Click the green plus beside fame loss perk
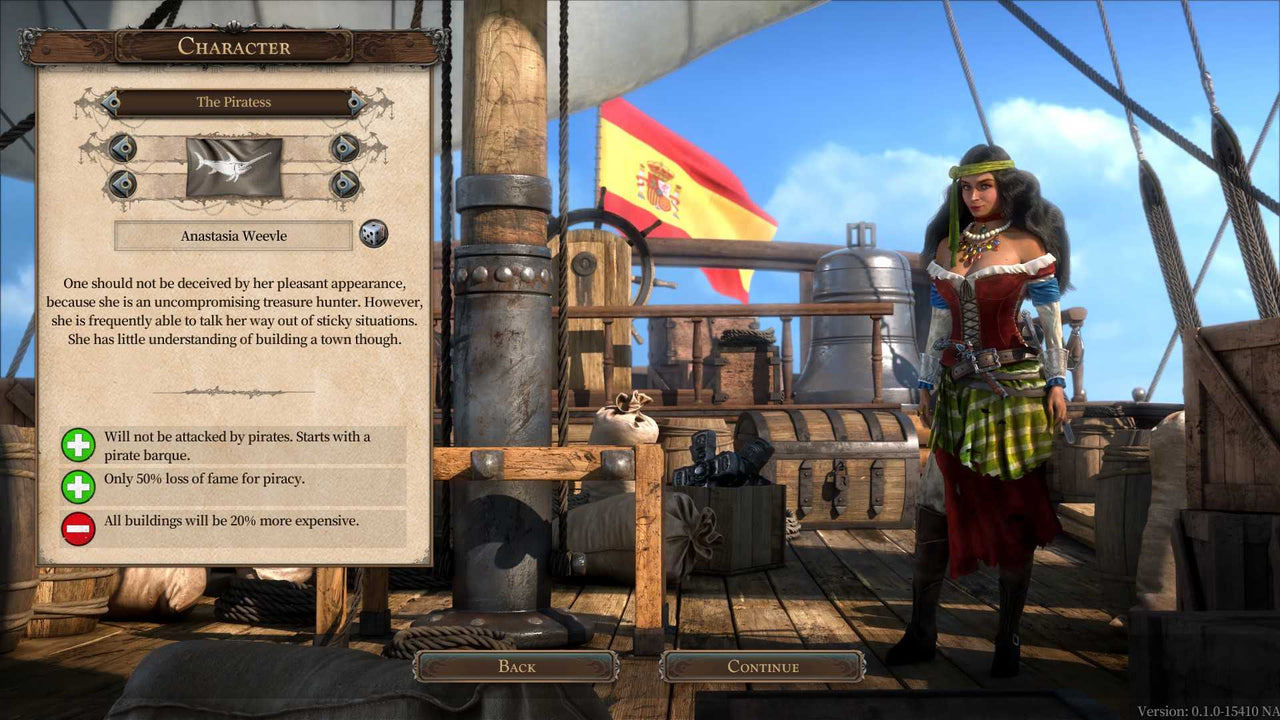 (x=79, y=487)
